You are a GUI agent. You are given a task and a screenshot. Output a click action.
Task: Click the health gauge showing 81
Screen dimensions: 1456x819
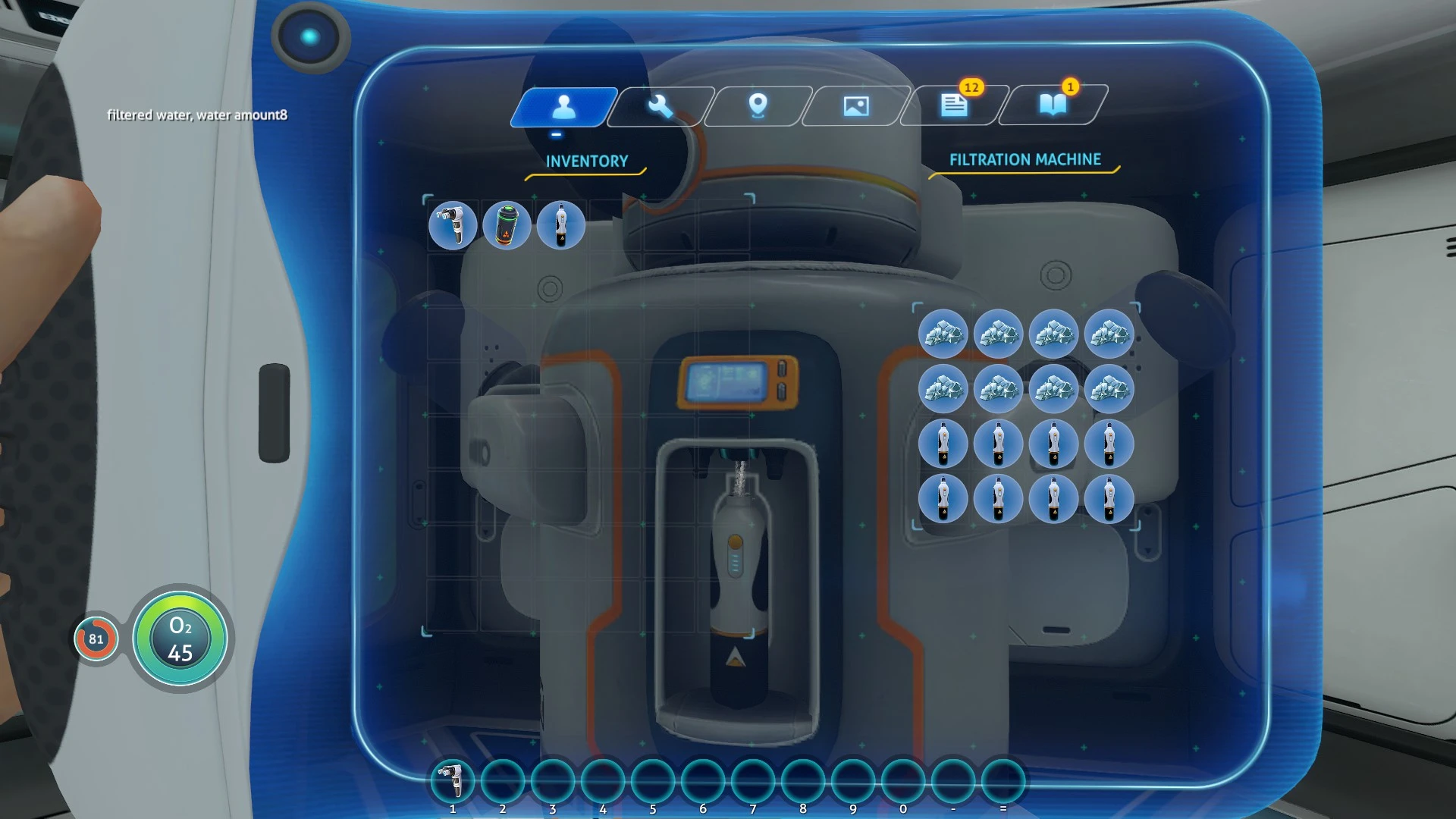pyautogui.click(x=96, y=639)
